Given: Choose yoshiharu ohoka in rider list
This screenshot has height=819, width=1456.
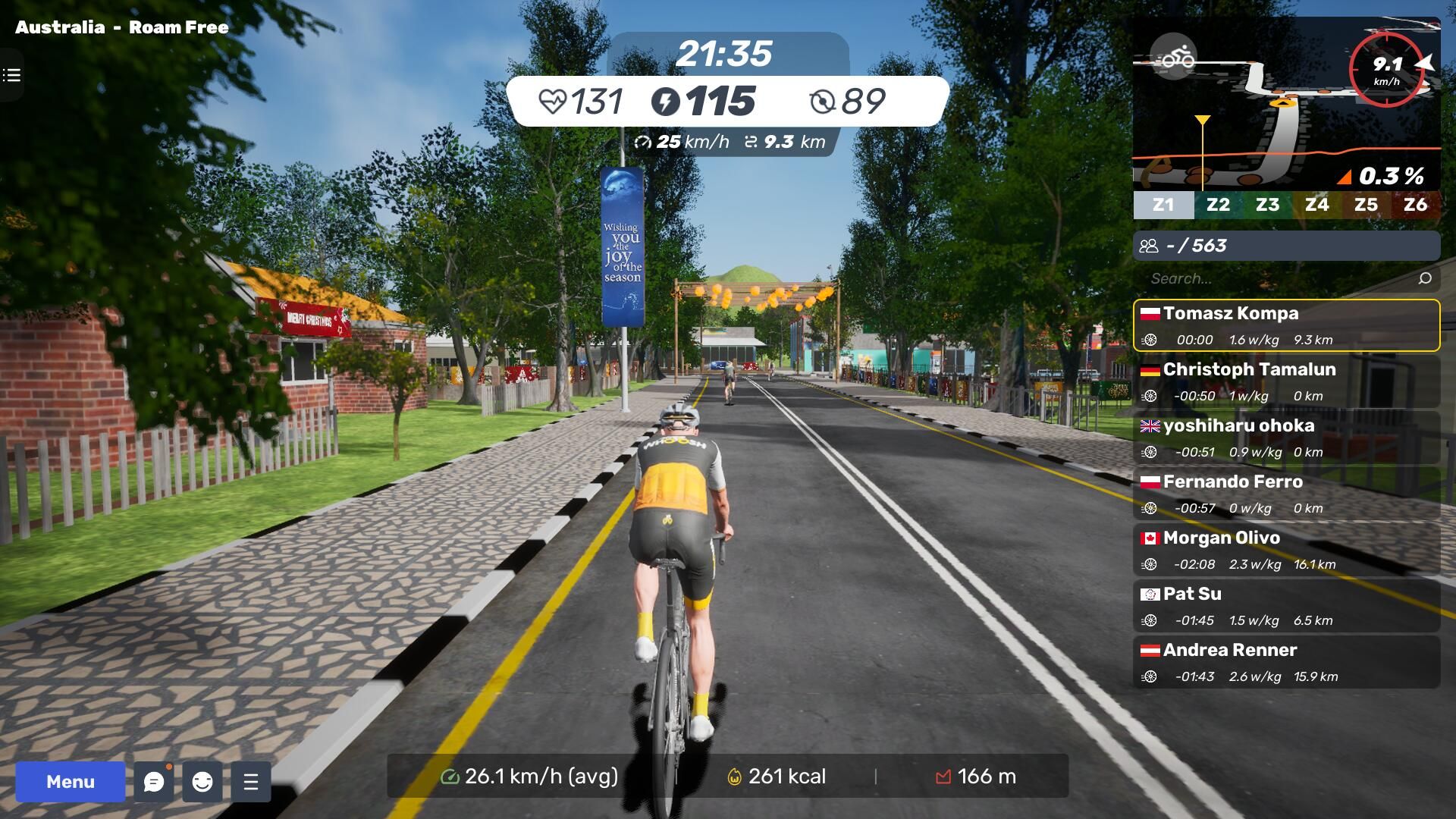Looking at the screenshot, I should 1286,438.
